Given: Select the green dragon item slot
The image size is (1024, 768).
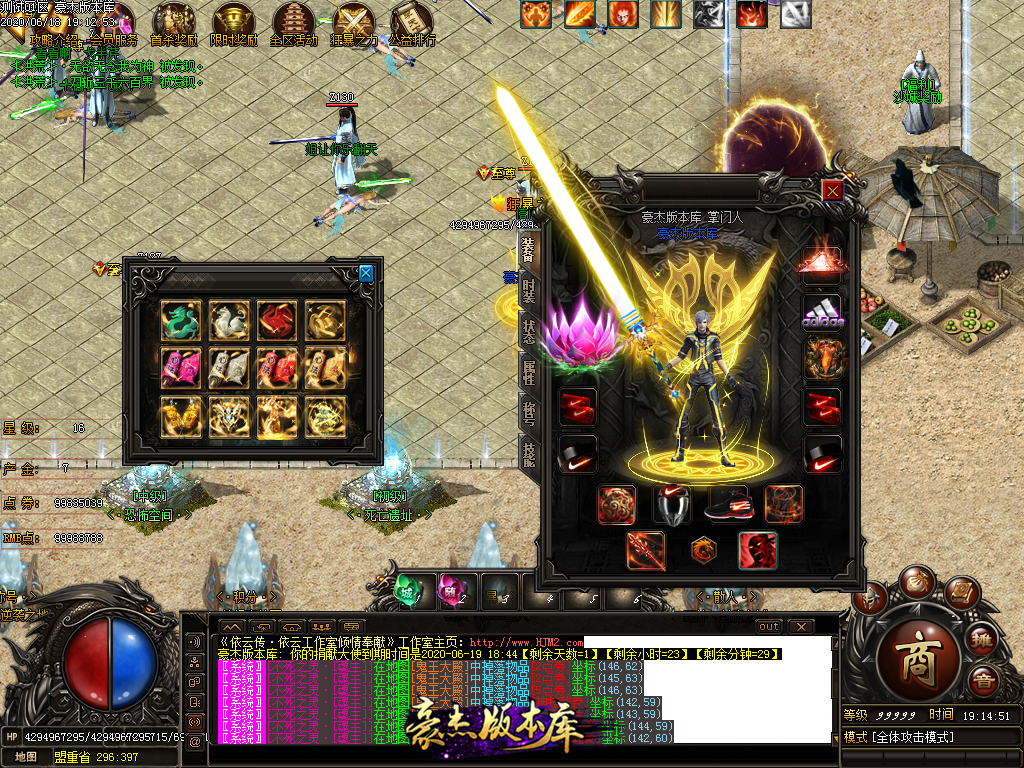Looking at the screenshot, I should click(181, 320).
